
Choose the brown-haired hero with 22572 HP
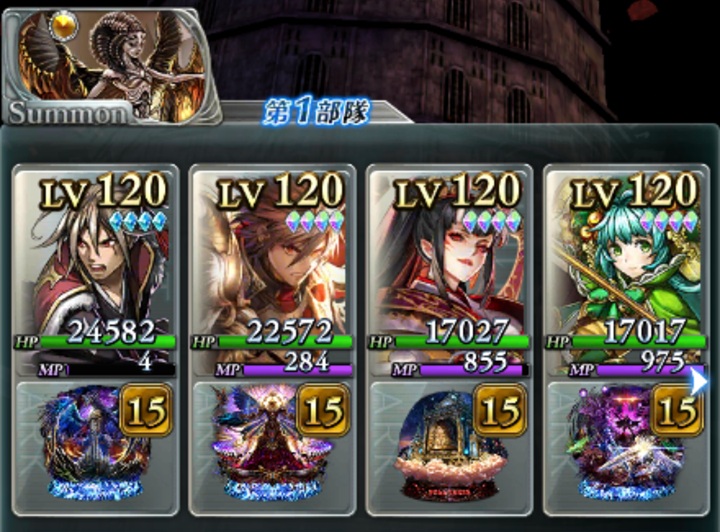pyautogui.click(x=273, y=260)
